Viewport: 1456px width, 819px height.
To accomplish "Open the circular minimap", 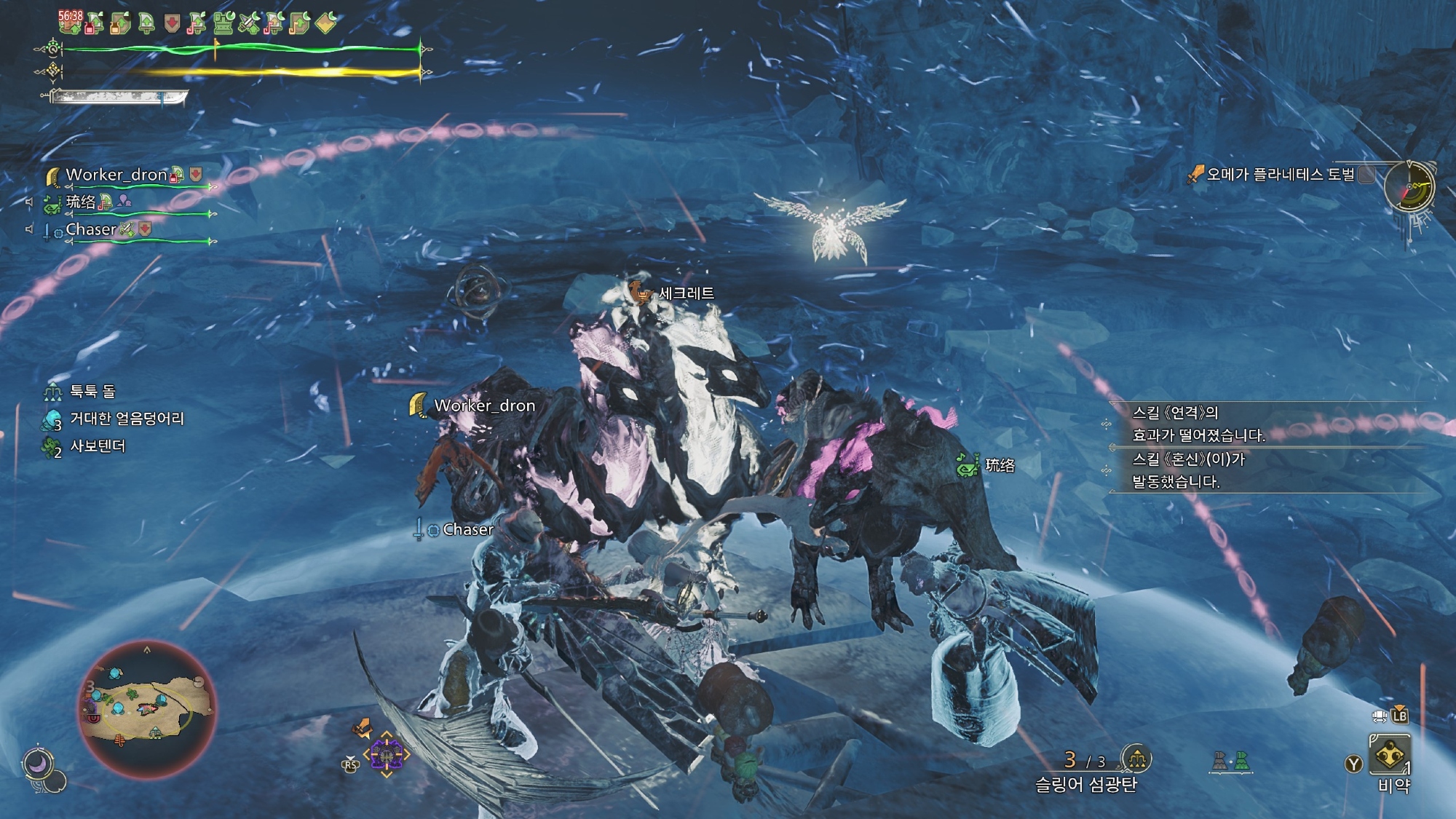I will click(147, 709).
